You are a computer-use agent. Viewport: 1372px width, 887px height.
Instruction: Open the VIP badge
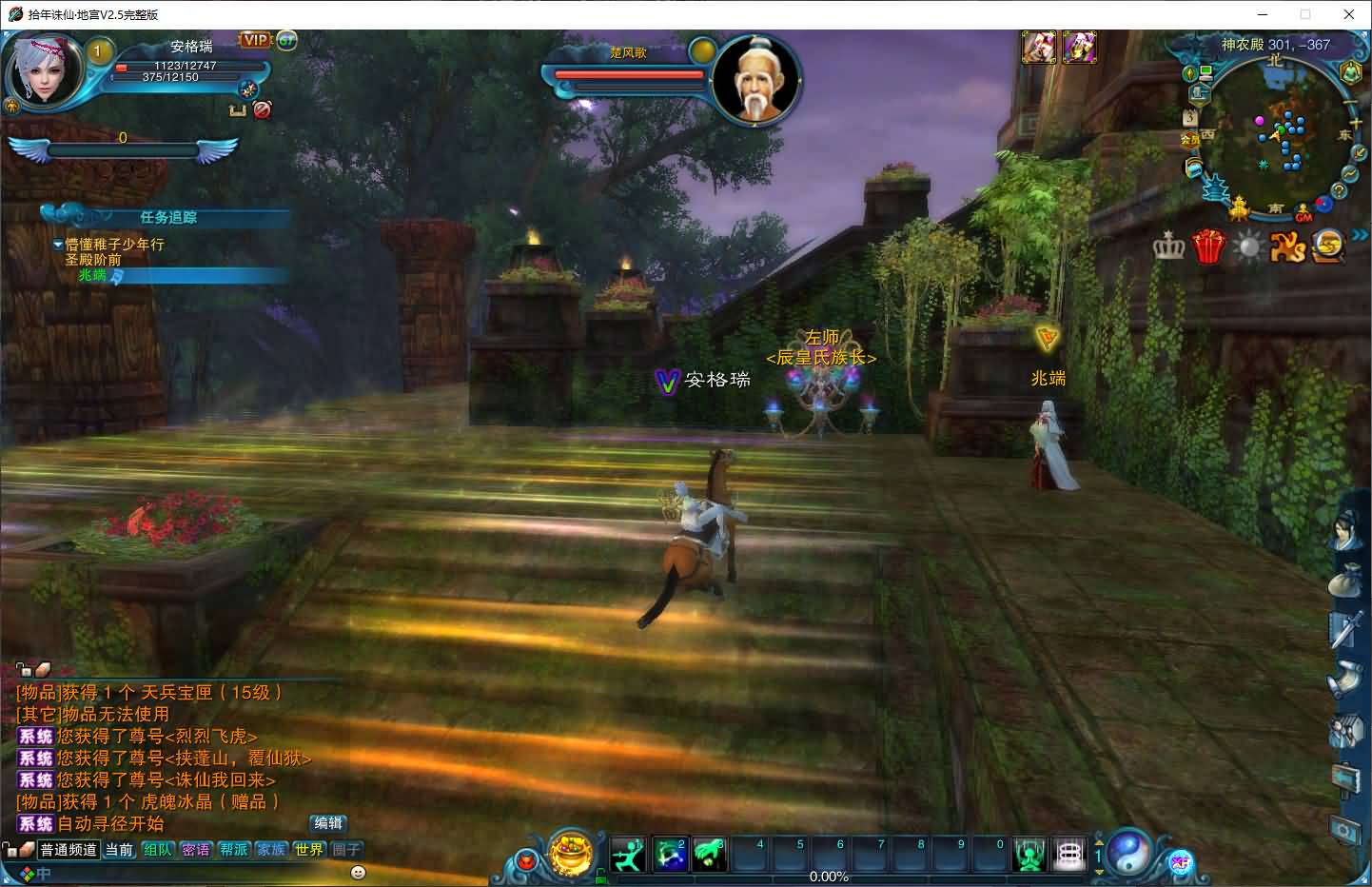(x=255, y=40)
